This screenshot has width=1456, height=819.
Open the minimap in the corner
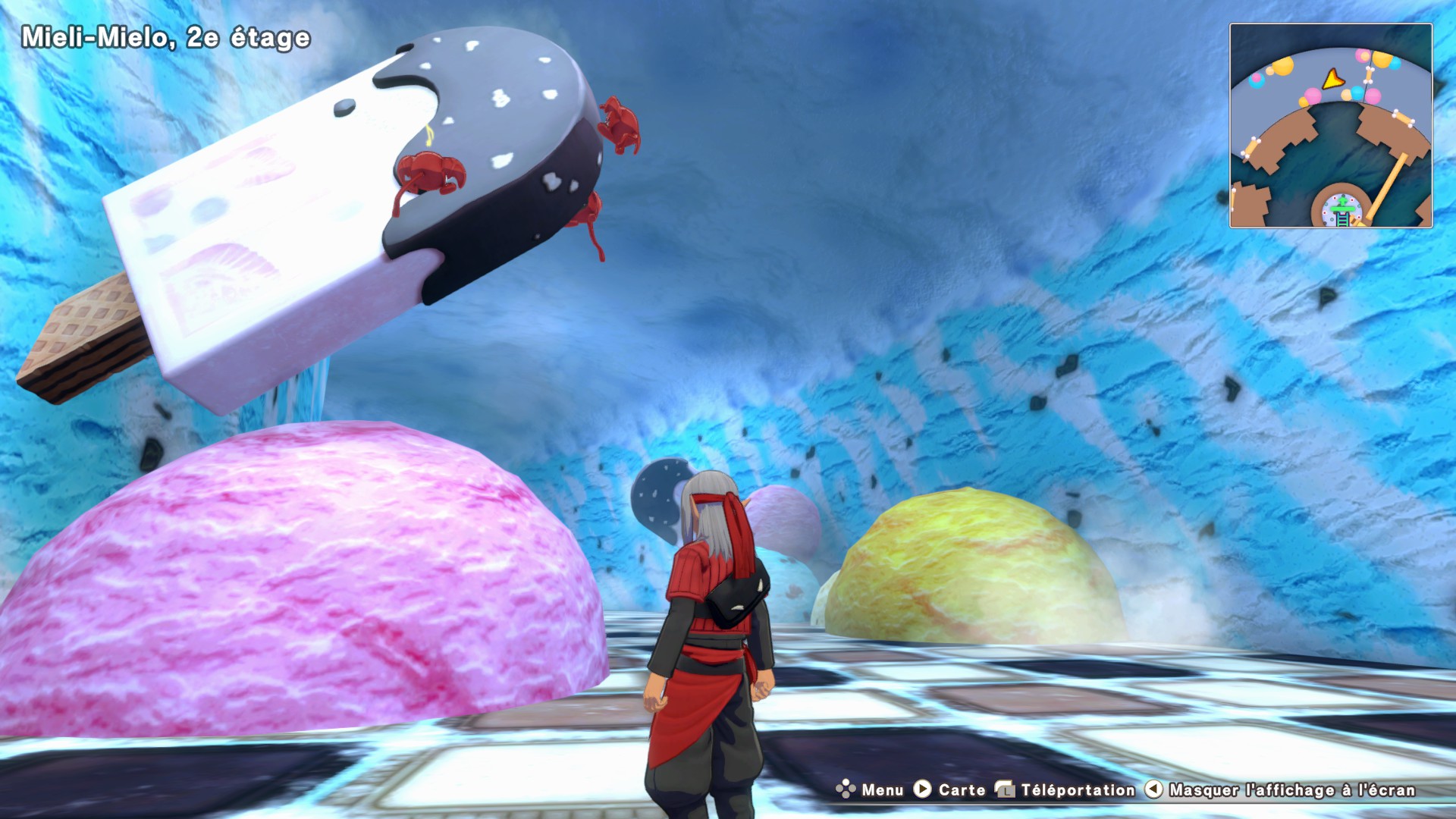1330,125
